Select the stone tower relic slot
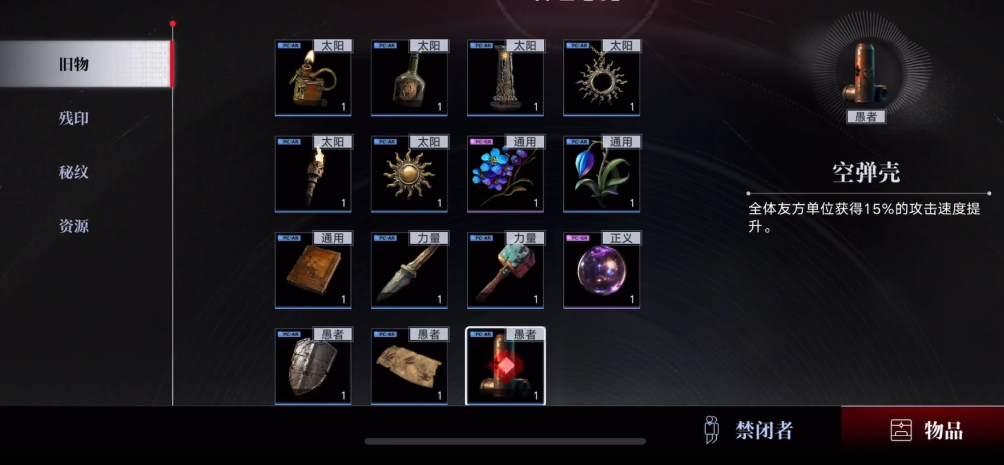Viewport: 1004px width, 465px height. (x=505, y=80)
